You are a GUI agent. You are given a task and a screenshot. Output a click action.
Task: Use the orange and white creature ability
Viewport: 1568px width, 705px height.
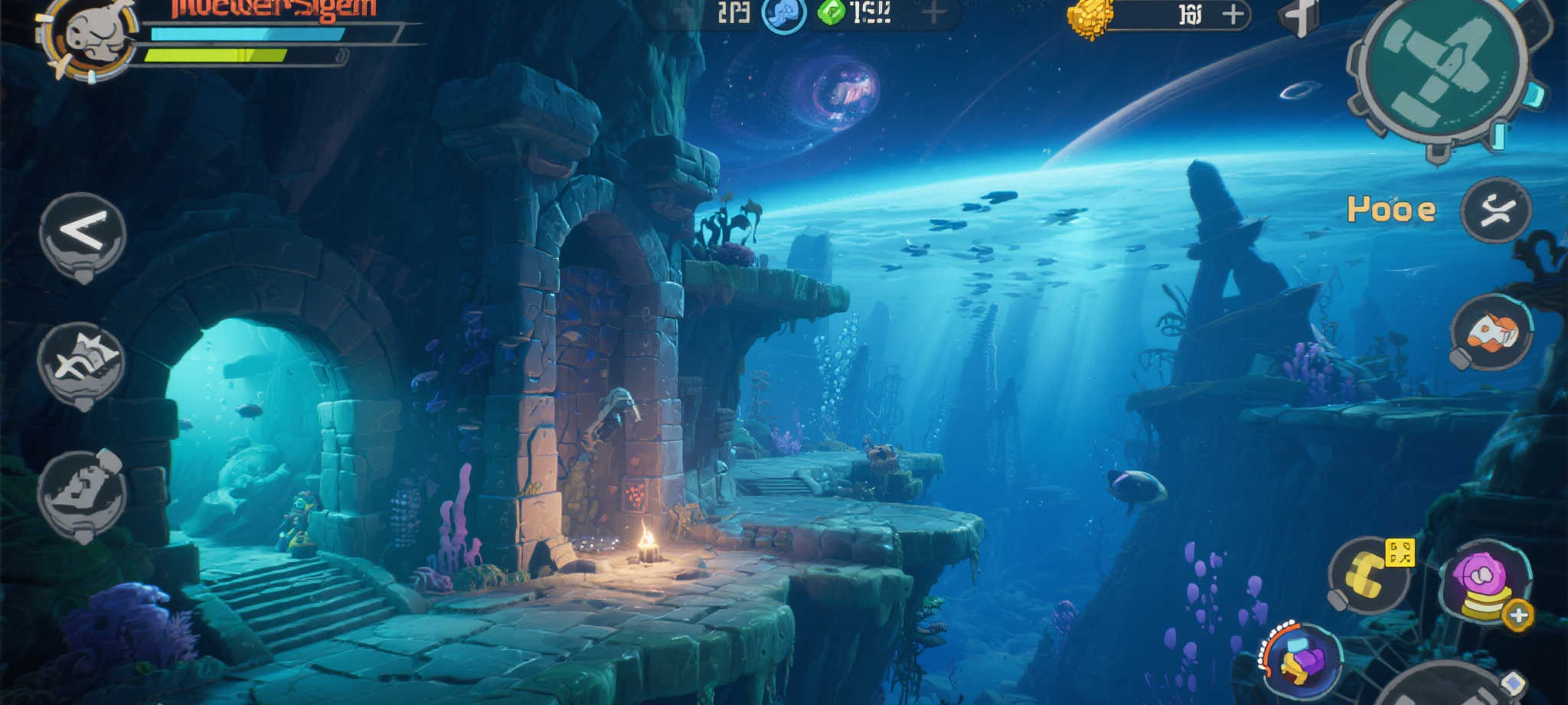[x=1491, y=333]
